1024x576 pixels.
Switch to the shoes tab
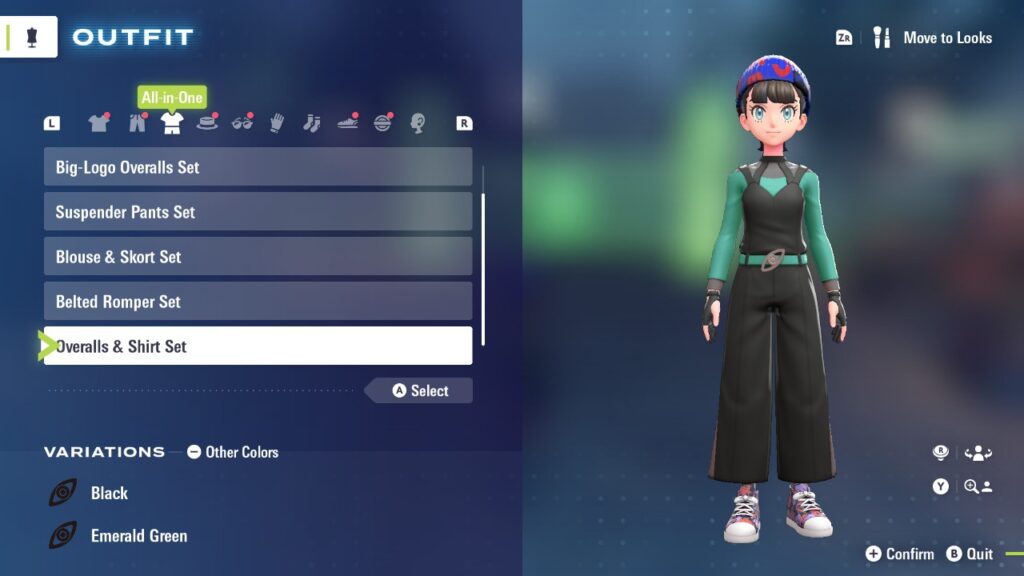[347, 123]
